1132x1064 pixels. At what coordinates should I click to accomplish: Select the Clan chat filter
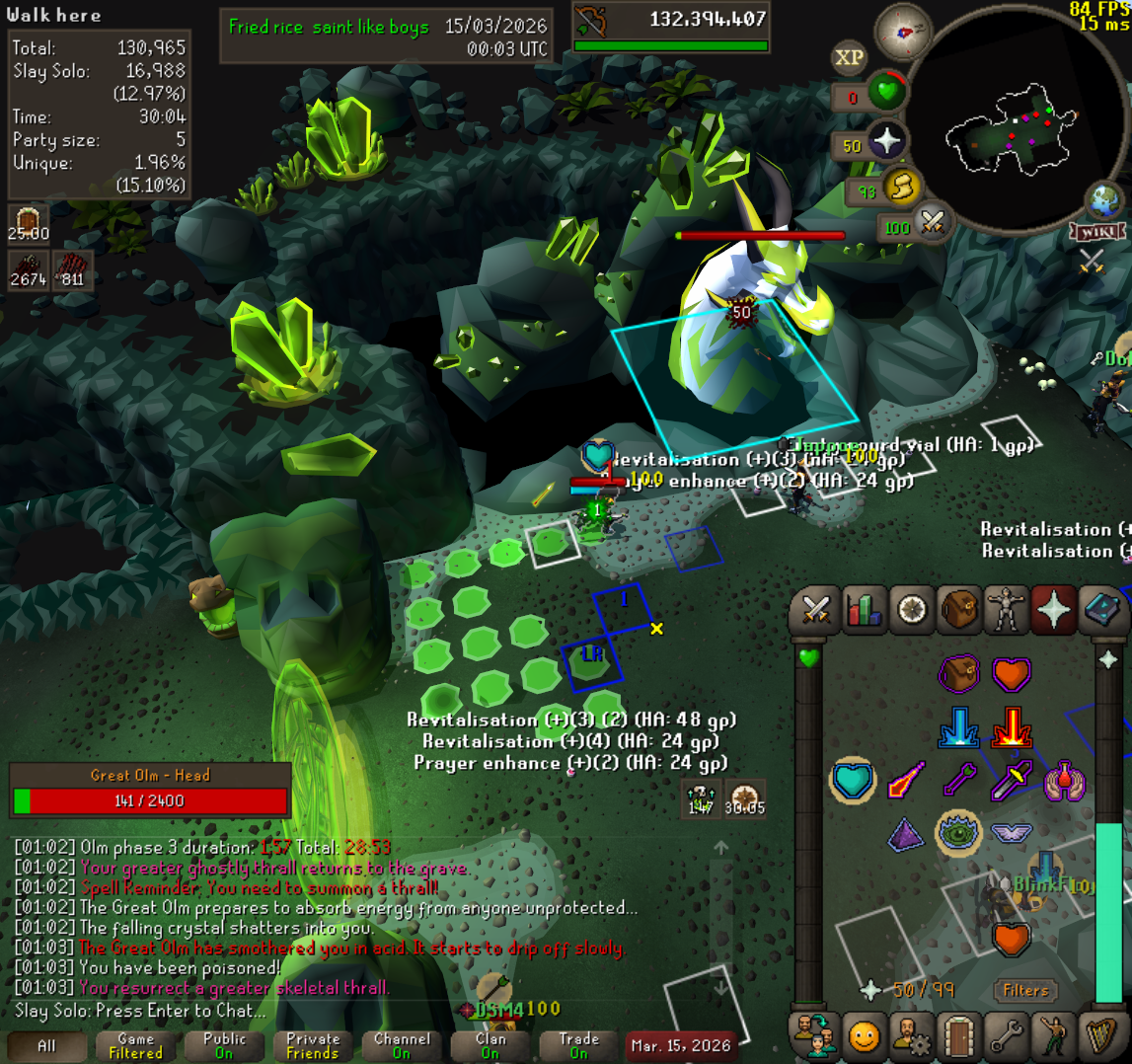[491, 1045]
